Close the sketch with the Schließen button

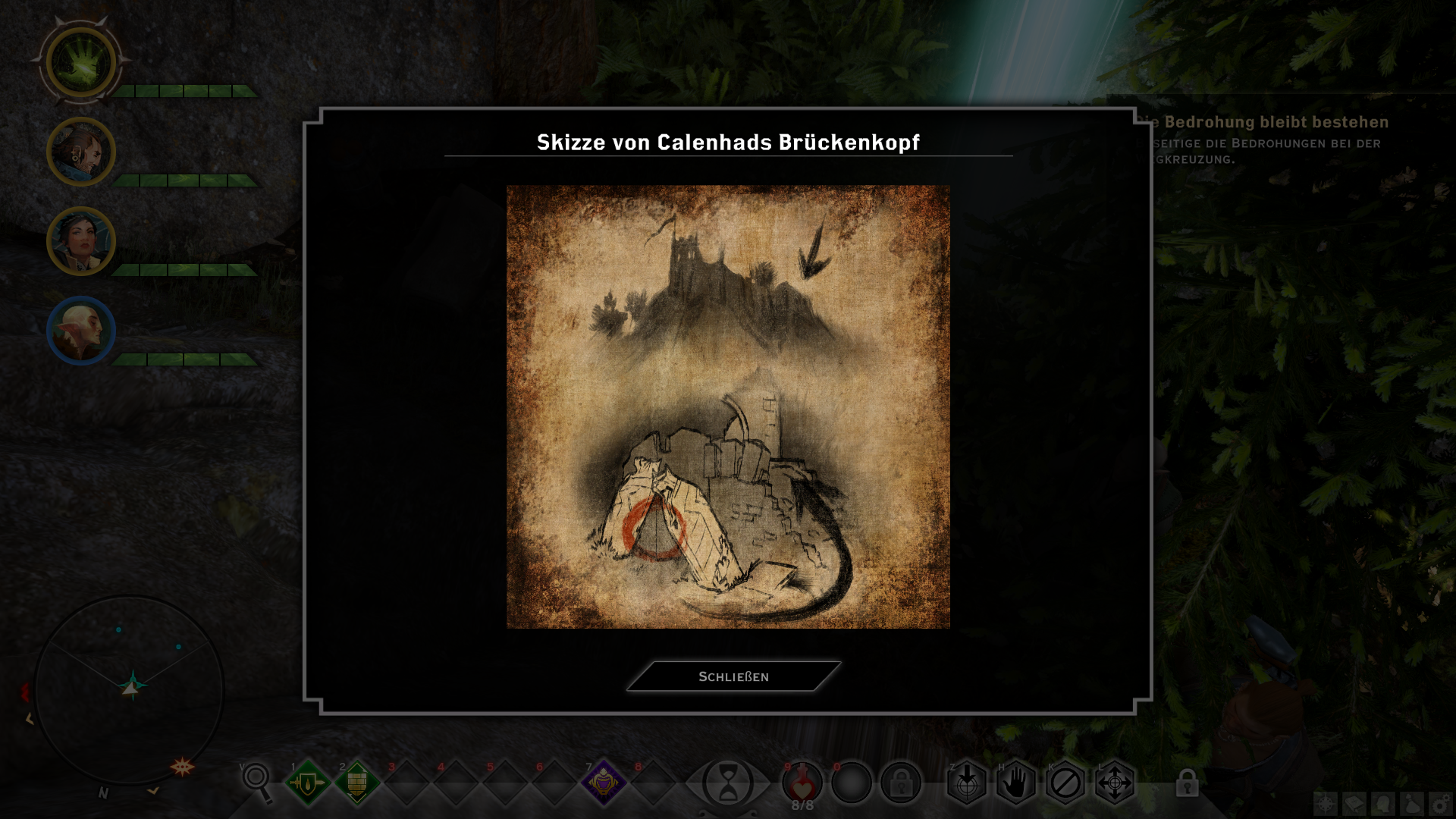click(x=733, y=676)
